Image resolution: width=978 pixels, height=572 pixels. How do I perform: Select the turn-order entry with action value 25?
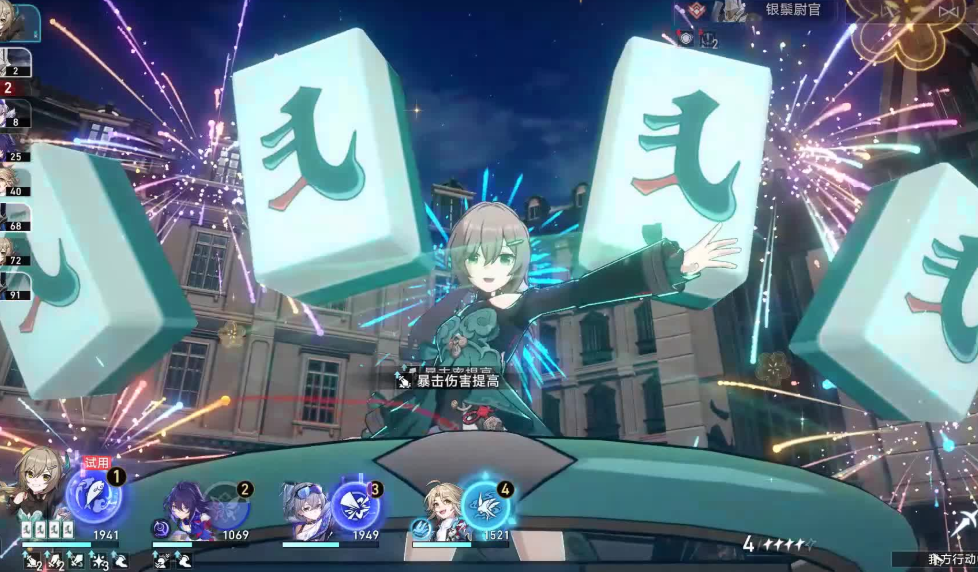pos(16,146)
